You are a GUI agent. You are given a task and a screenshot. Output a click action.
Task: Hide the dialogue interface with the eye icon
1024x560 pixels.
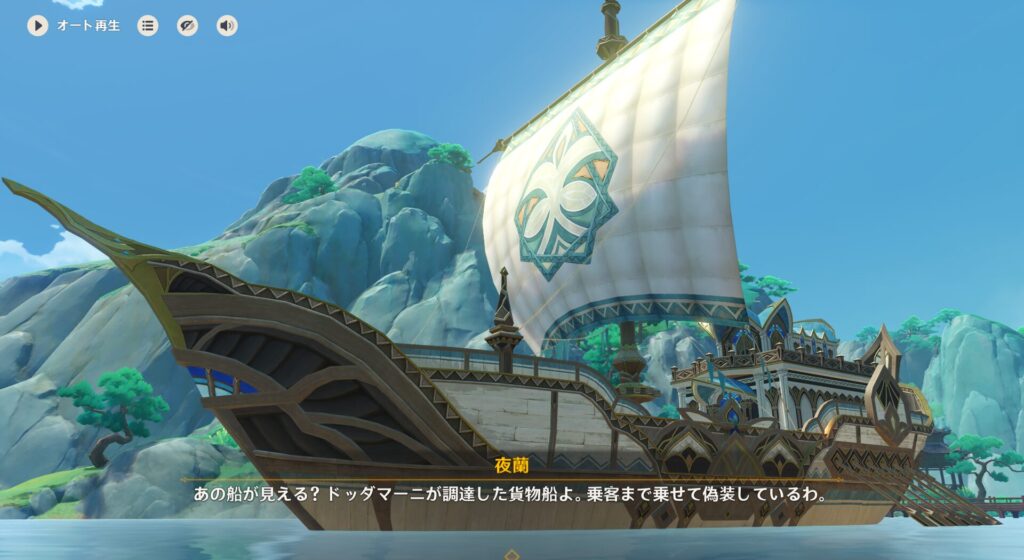(188, 26)
